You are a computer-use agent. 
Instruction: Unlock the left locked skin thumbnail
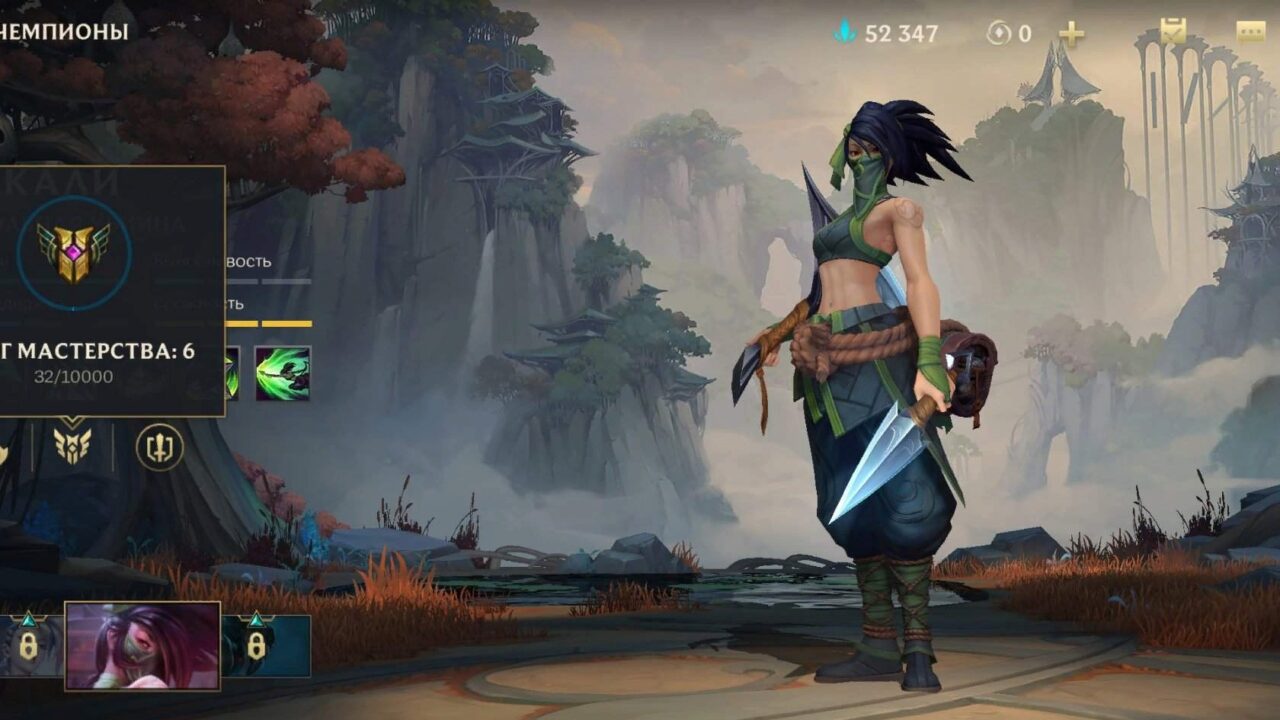(x=28, y=647)
